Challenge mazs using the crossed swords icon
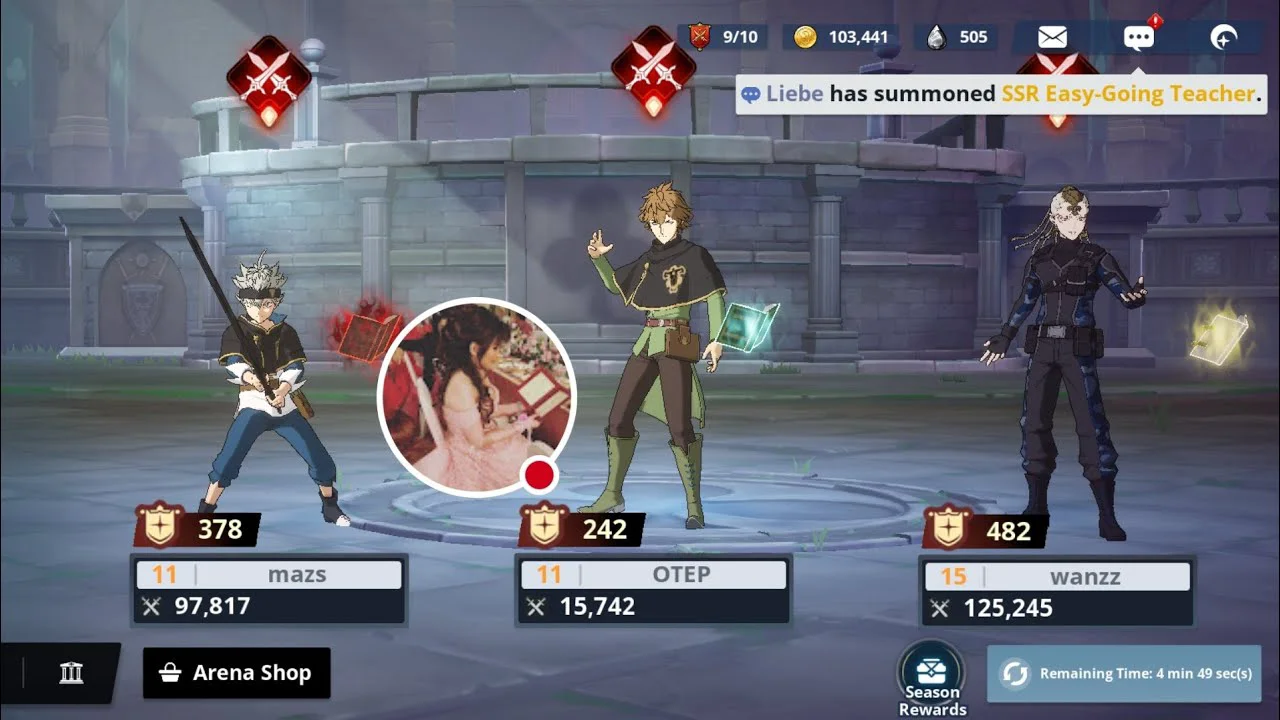1280x720 pixels. 268,78
